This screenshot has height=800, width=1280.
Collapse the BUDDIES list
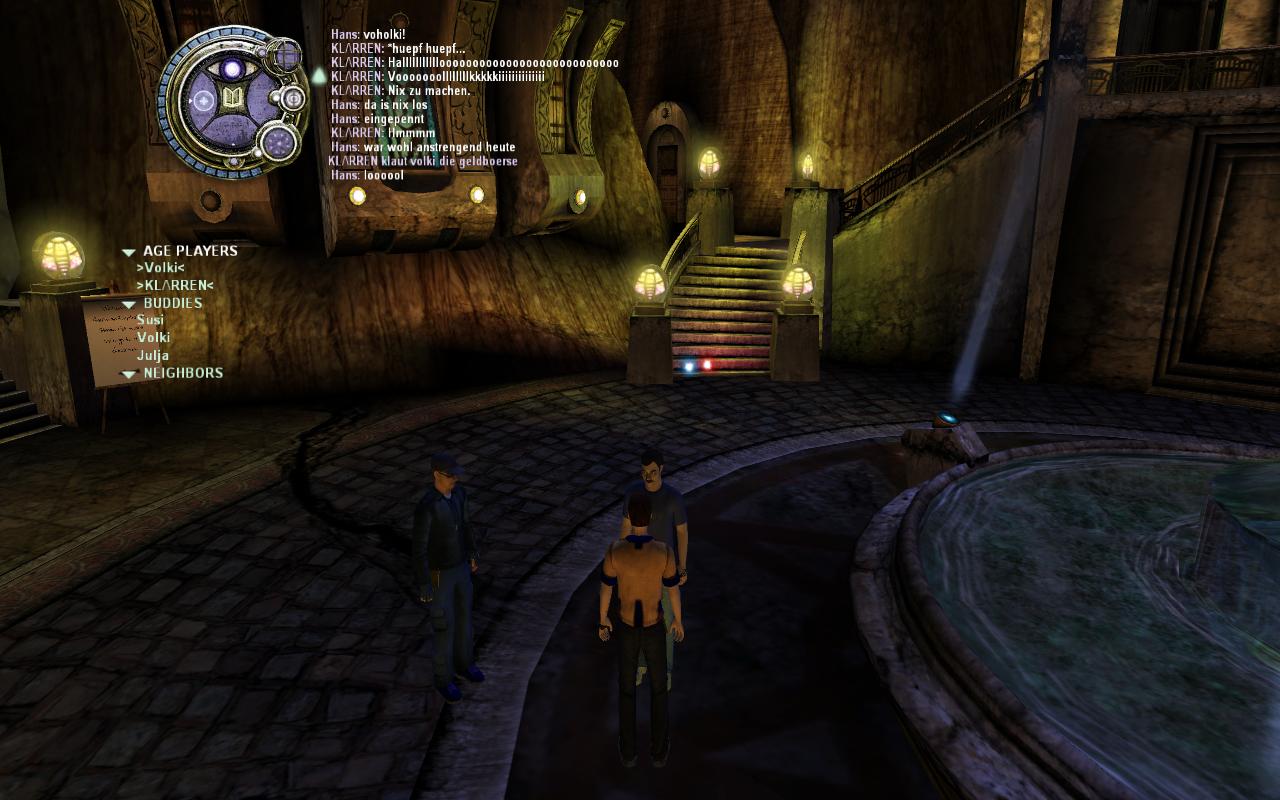click(129, 304)
